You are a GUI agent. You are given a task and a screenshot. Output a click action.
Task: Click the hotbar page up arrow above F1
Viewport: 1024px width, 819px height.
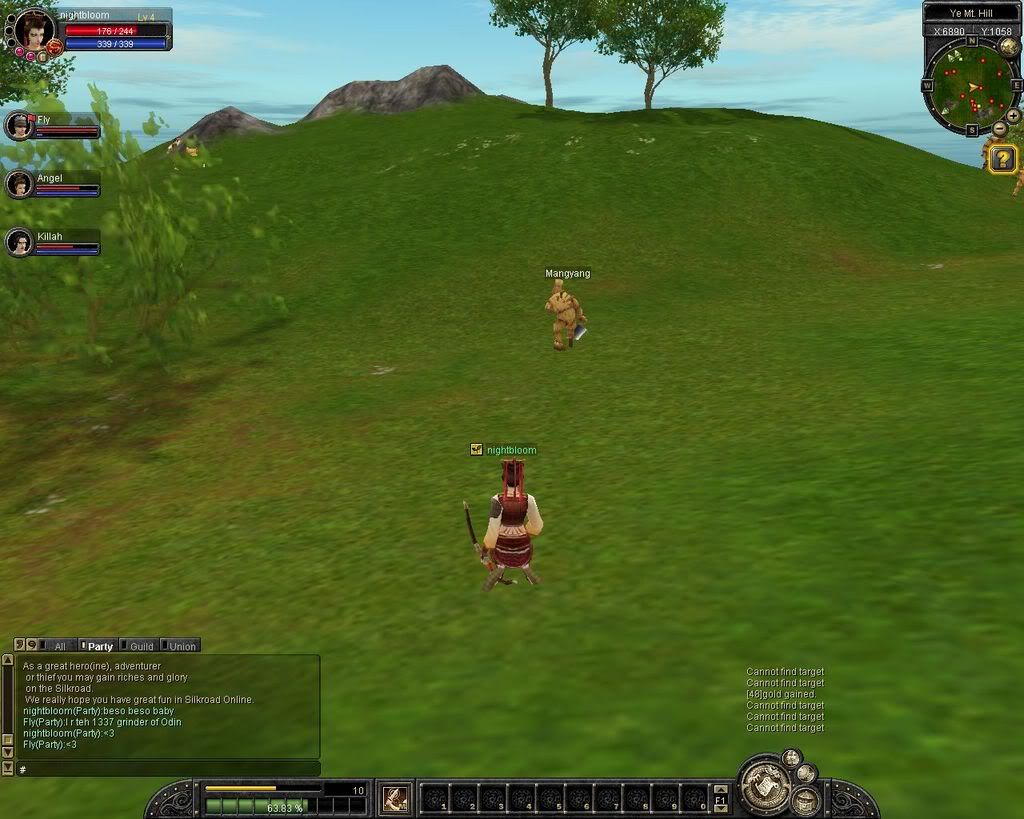[x=720, y=789]
